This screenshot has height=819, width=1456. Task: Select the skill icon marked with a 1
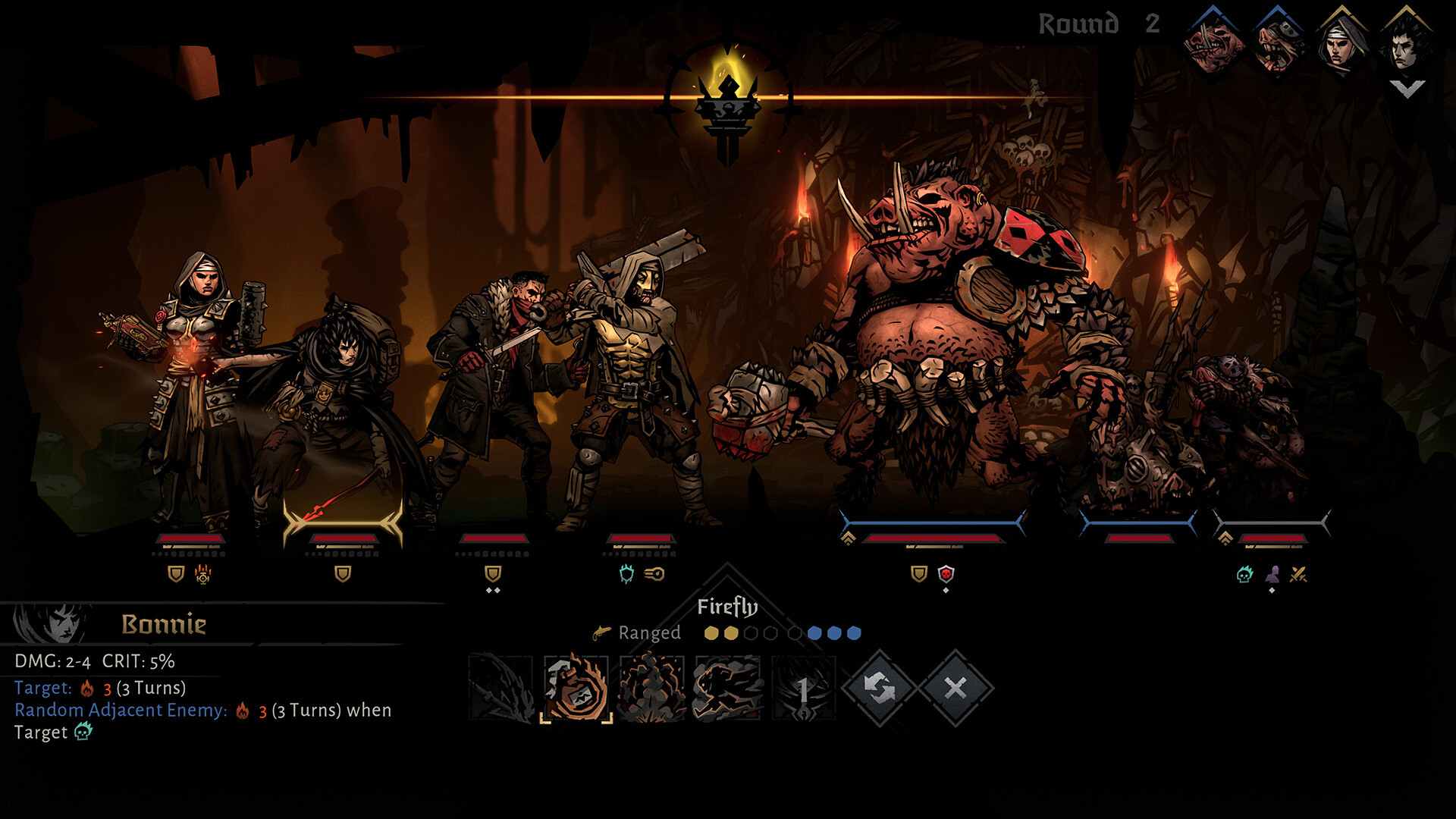[802, 690]
